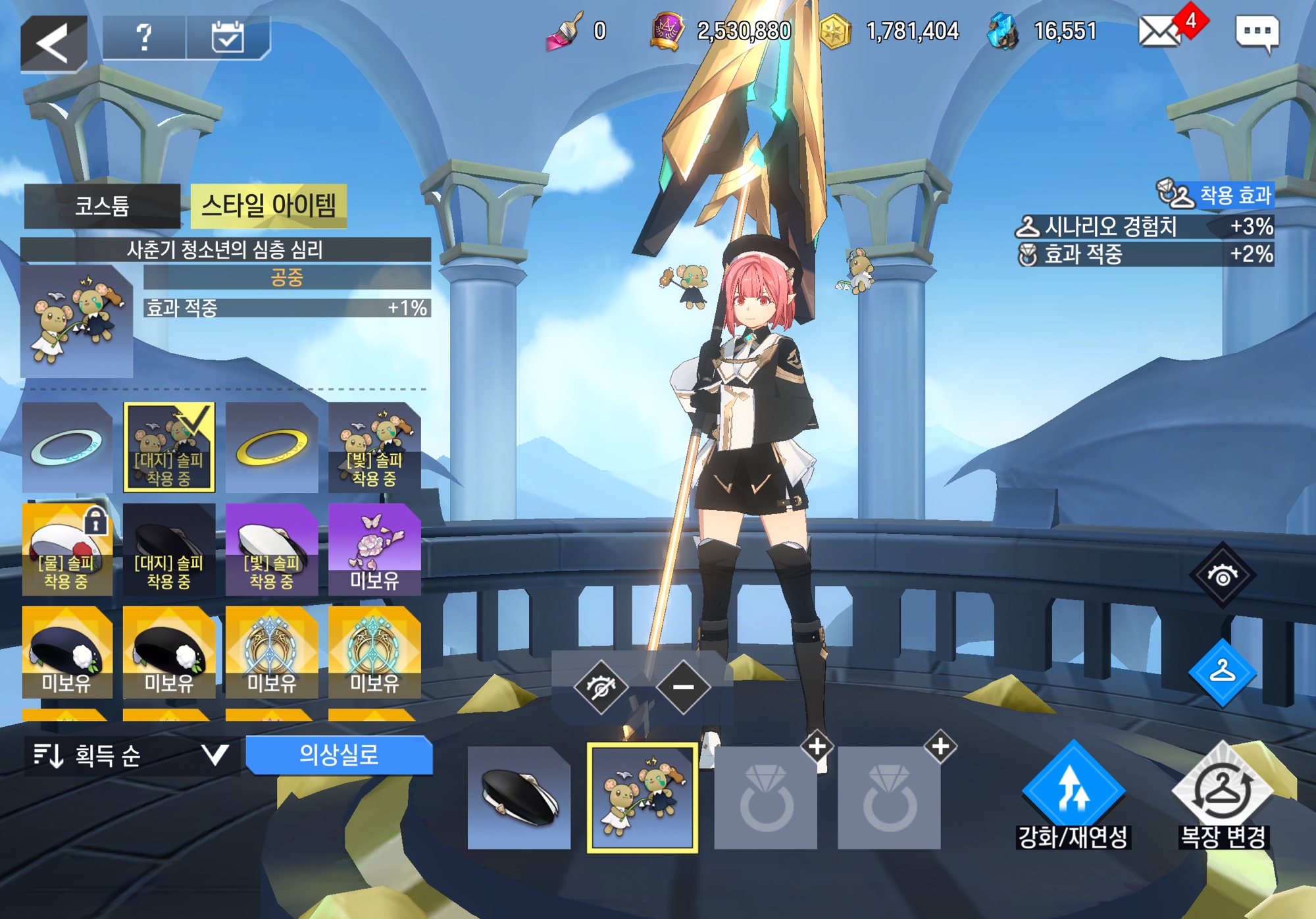The height and width of the screenshot is (919, 1316).
Task: Select the equipped black beret slot
Action: pyautogui.click(x=519, y=798)
